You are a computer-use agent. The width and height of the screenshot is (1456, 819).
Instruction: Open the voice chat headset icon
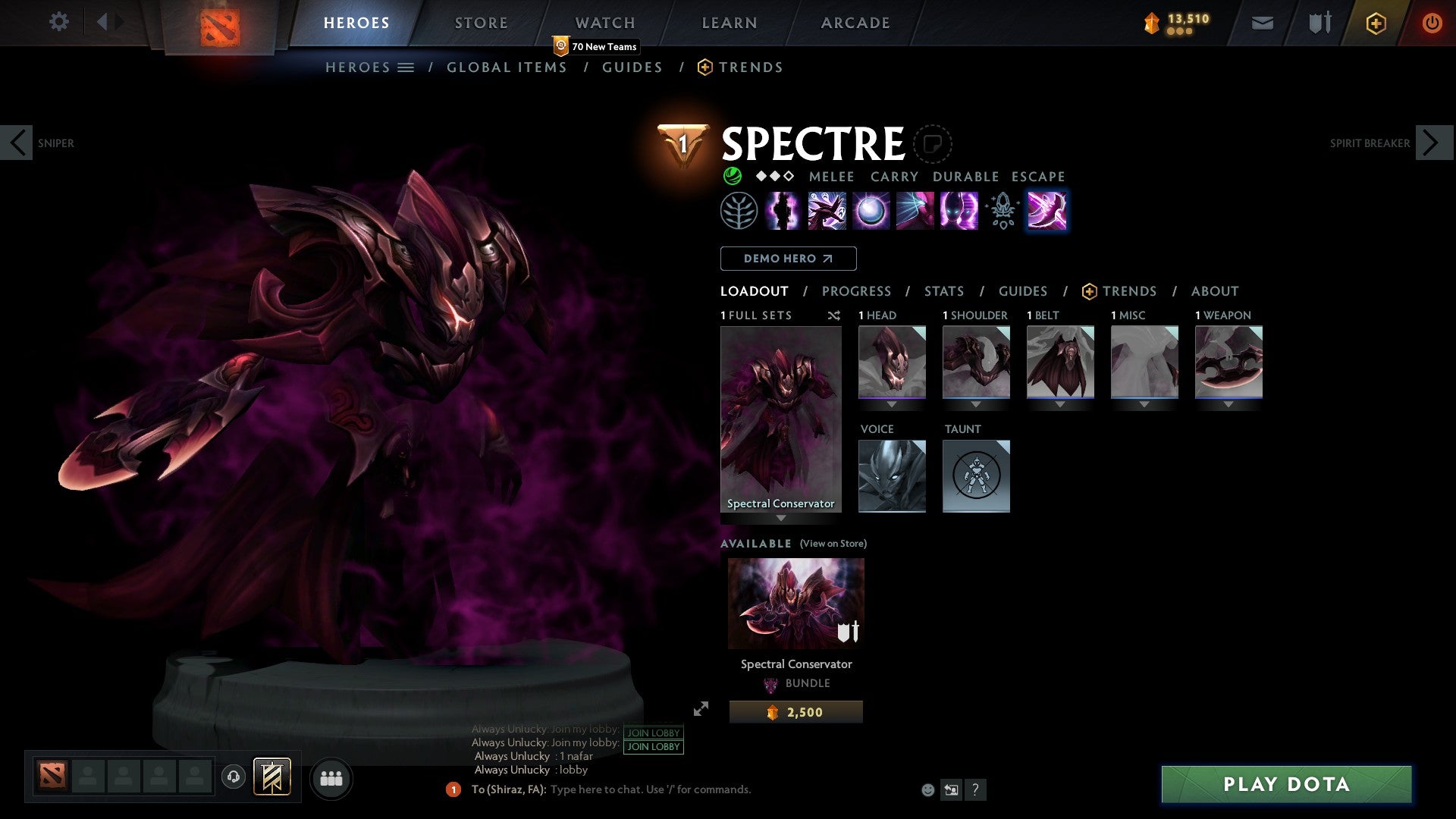[x=235, y=778]
